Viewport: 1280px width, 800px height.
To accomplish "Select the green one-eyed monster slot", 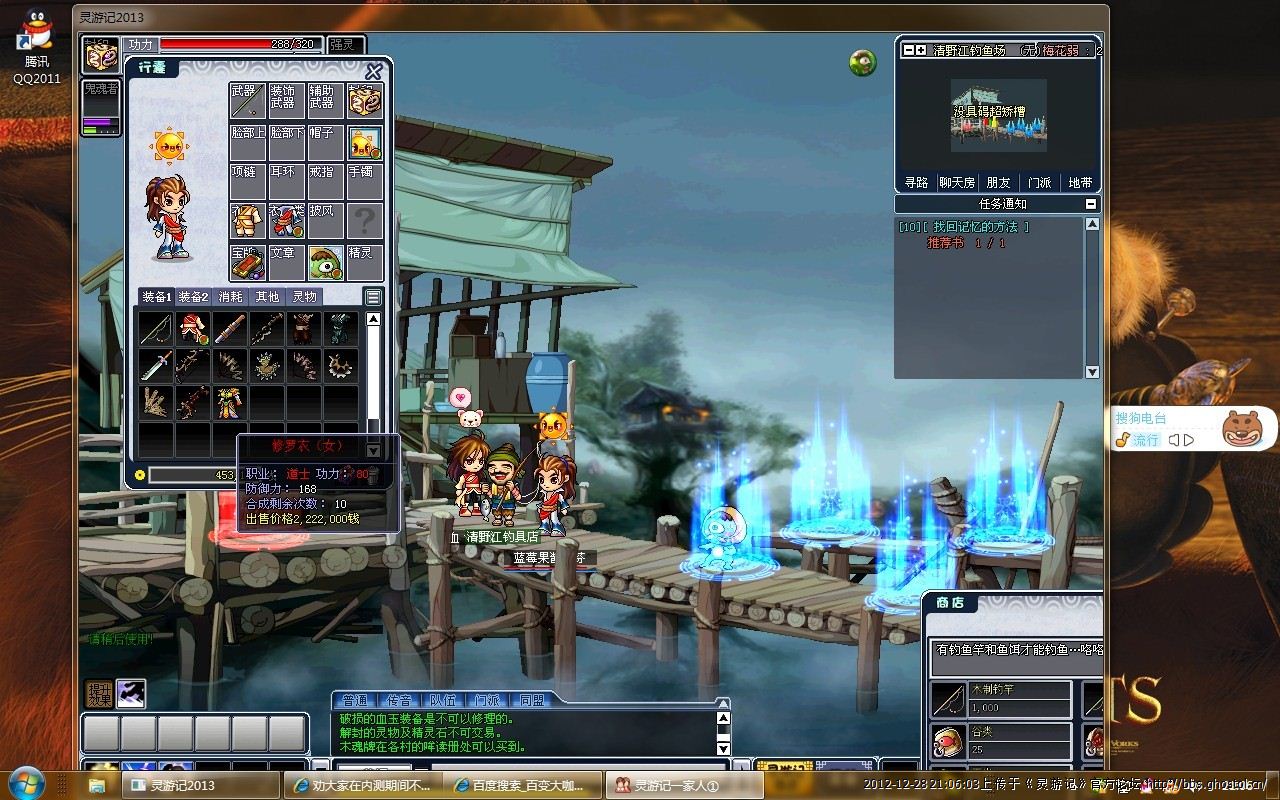I will click(x=325, y=262).
